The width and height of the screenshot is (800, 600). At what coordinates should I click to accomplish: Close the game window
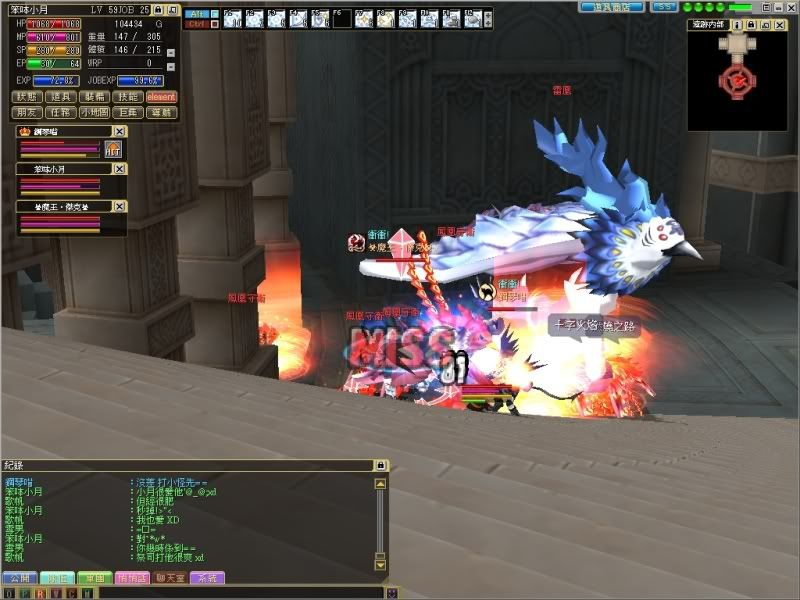click(790, 6)
